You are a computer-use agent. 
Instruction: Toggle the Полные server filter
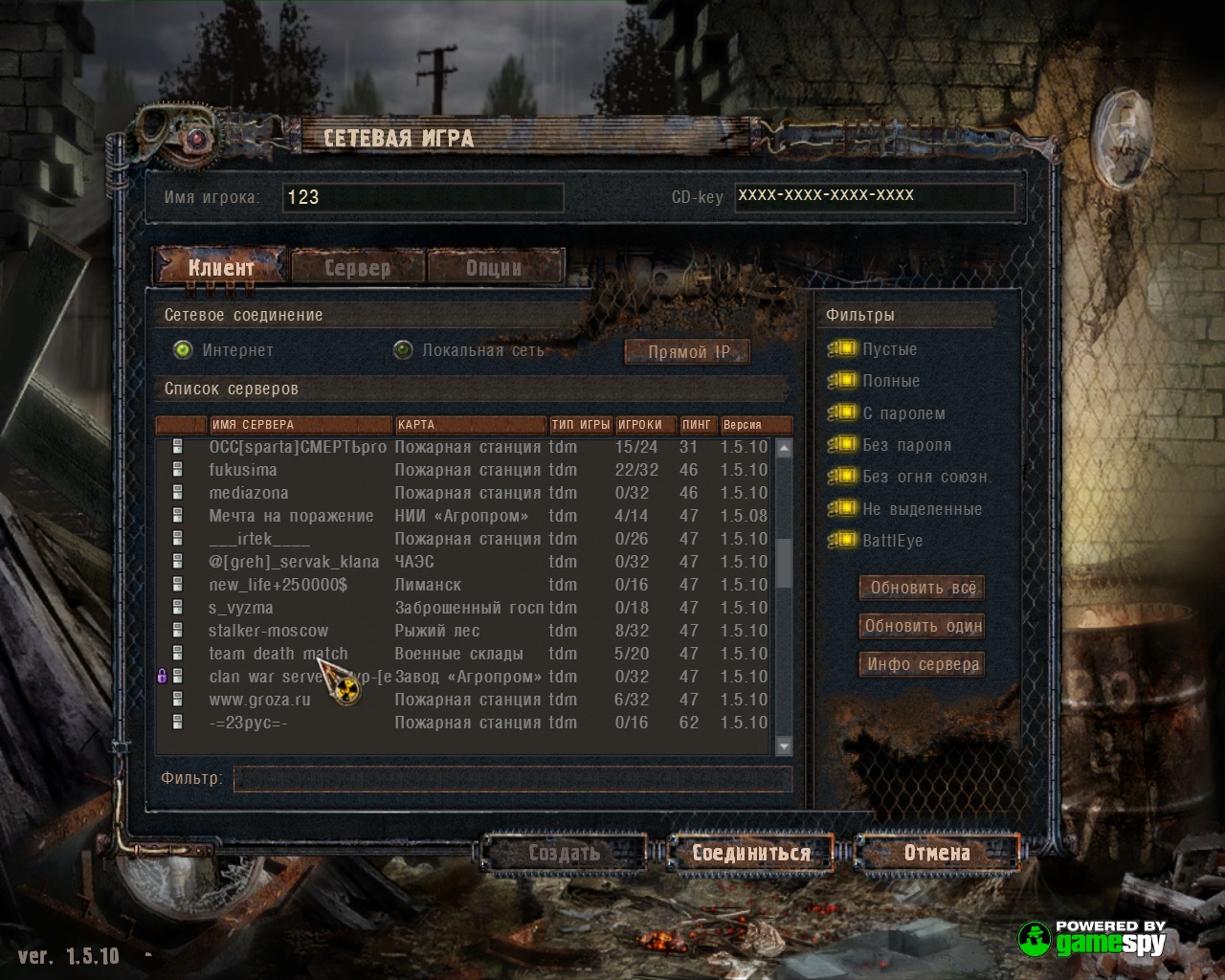click(x=845, y=381)
